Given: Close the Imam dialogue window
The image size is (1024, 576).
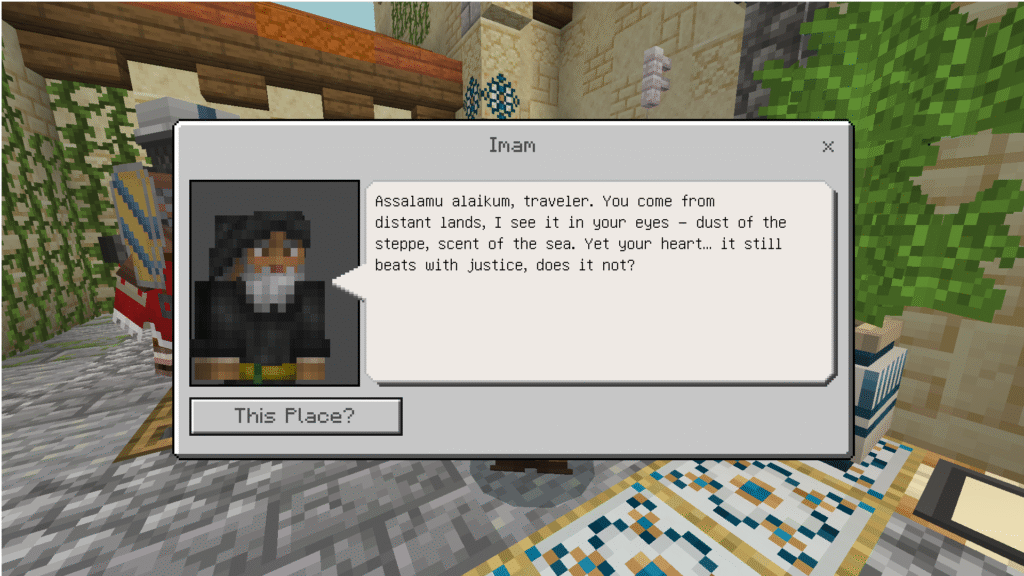Looking at the screenshot, I should click(827, 147).
